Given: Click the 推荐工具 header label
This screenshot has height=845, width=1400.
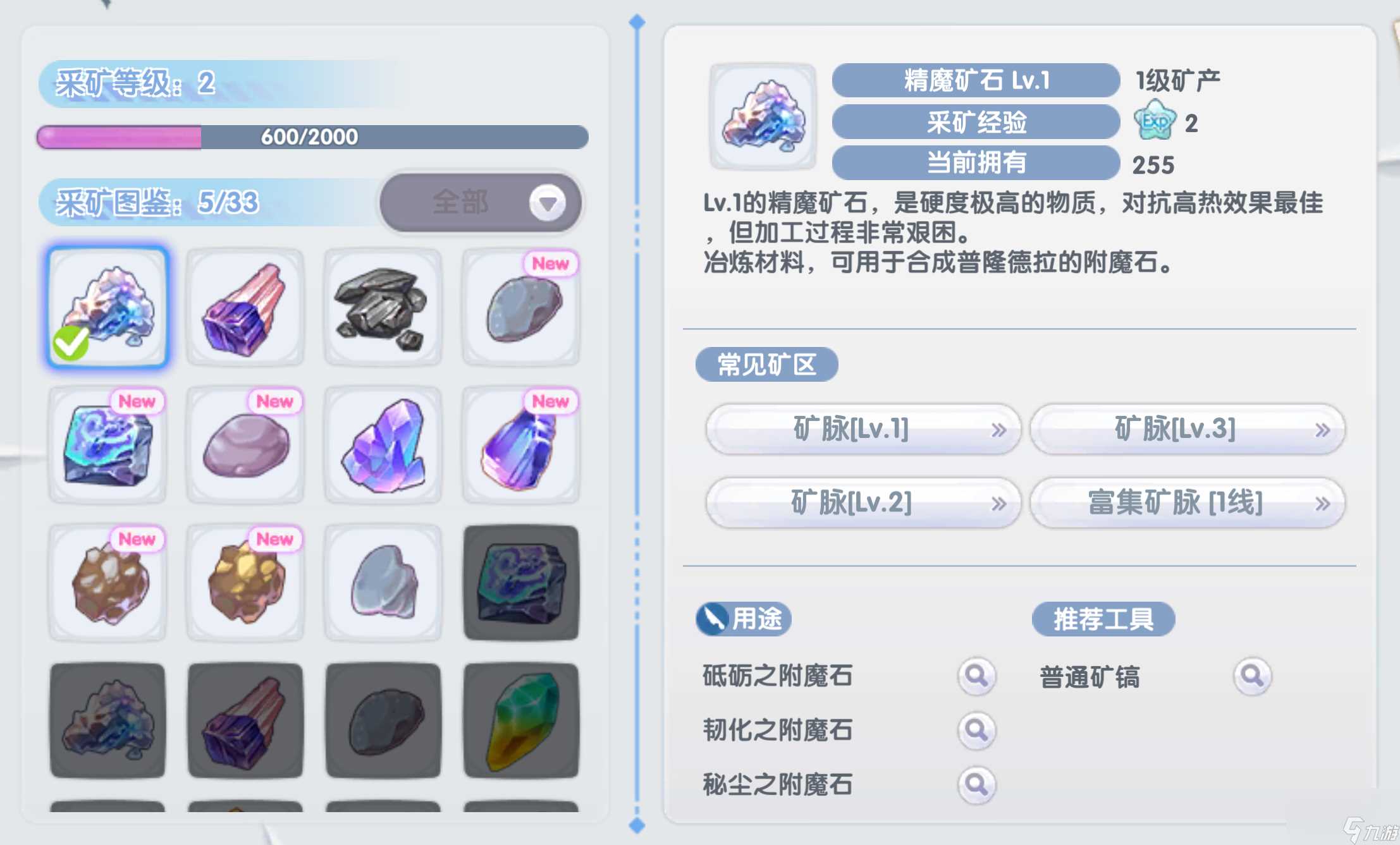Looking at the screenshot, I should 1103,619.
